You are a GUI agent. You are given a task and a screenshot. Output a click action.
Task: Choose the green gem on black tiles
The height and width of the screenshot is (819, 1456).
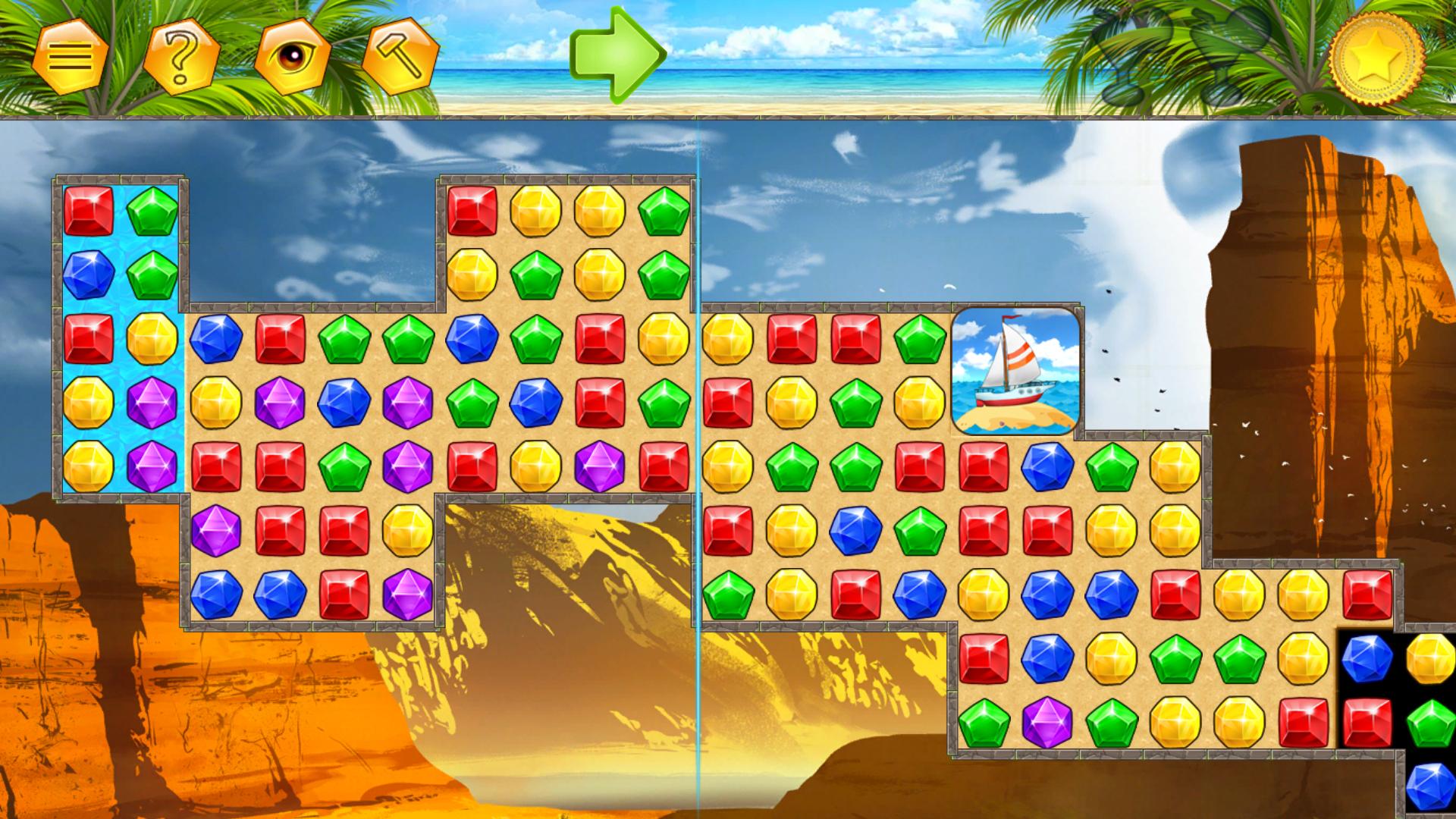click(x=1430, y=722)
